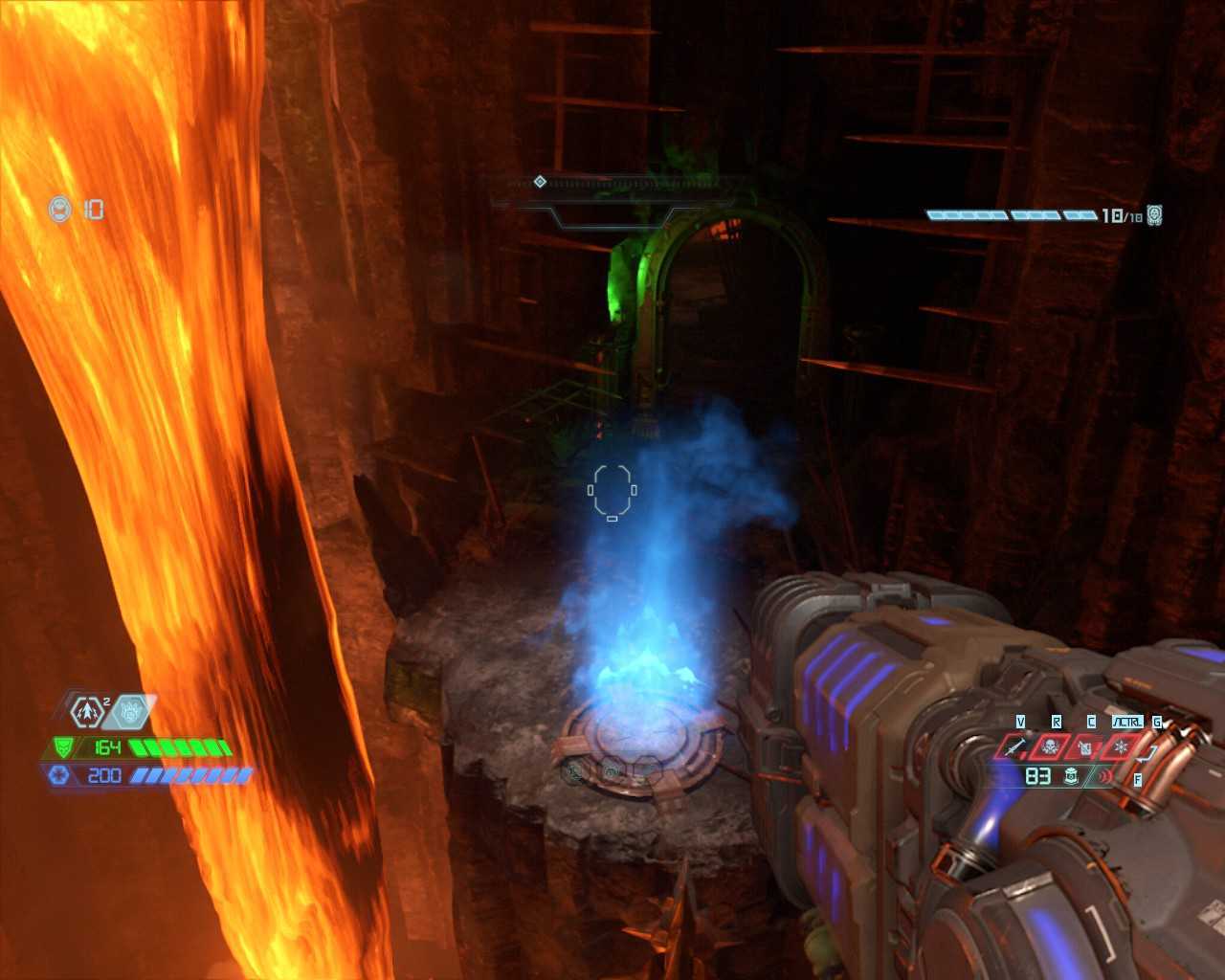The image size is (1225, 980).
Task: Click the dash charges arrow icon
Action: tap(87, 711)
